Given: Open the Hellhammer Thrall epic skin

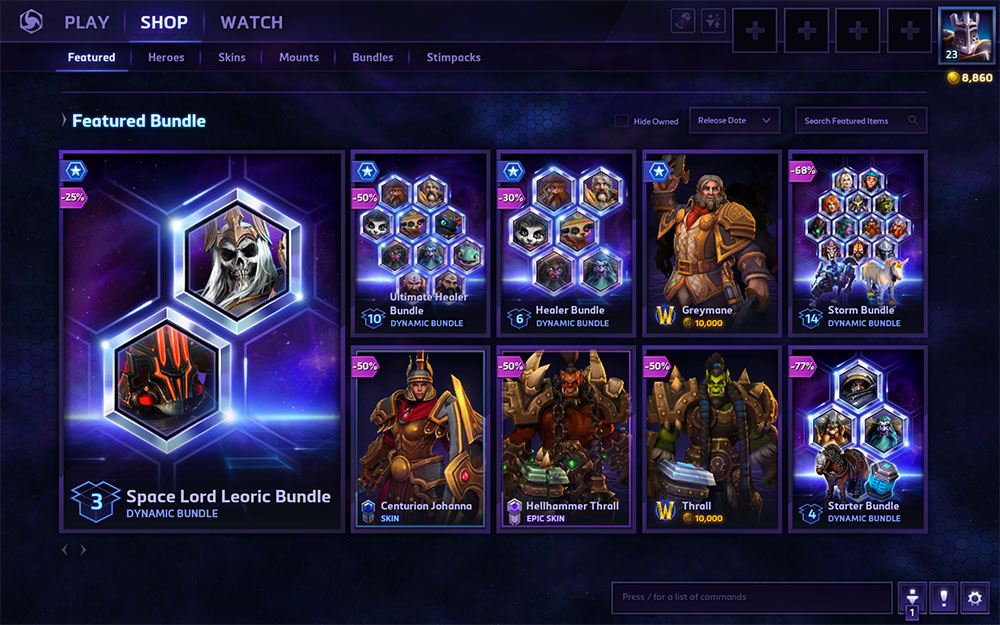Looking at the screenshot, I should pyautogui.click(x=566, y=438).
